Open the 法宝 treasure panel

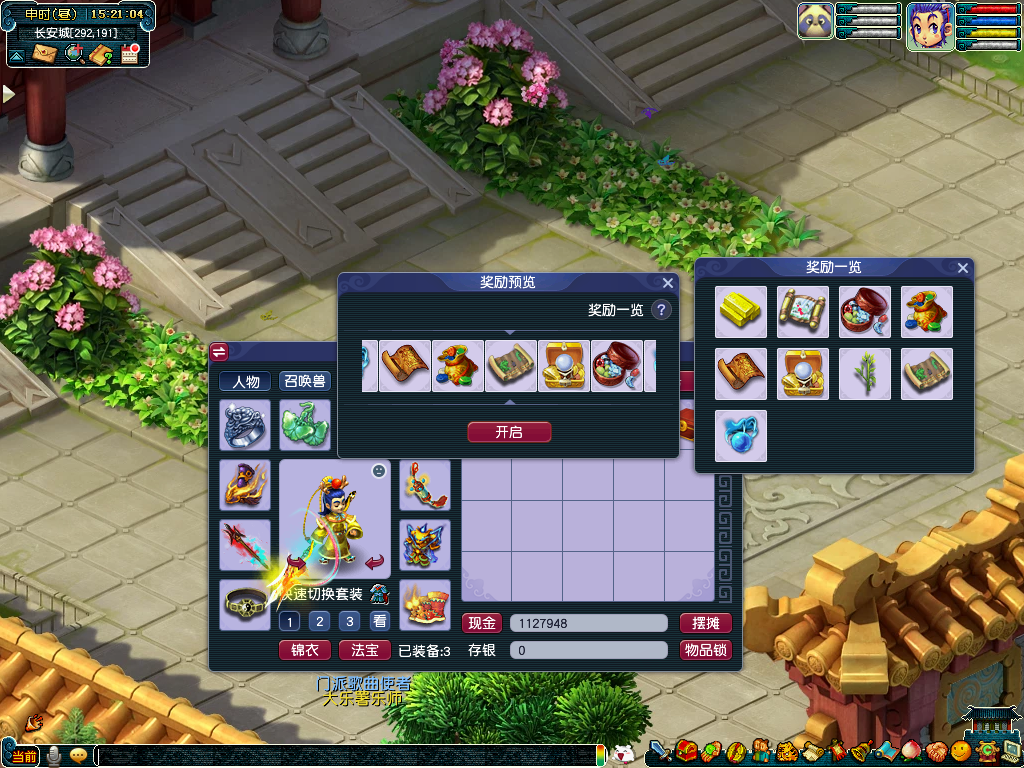[365, 650]
